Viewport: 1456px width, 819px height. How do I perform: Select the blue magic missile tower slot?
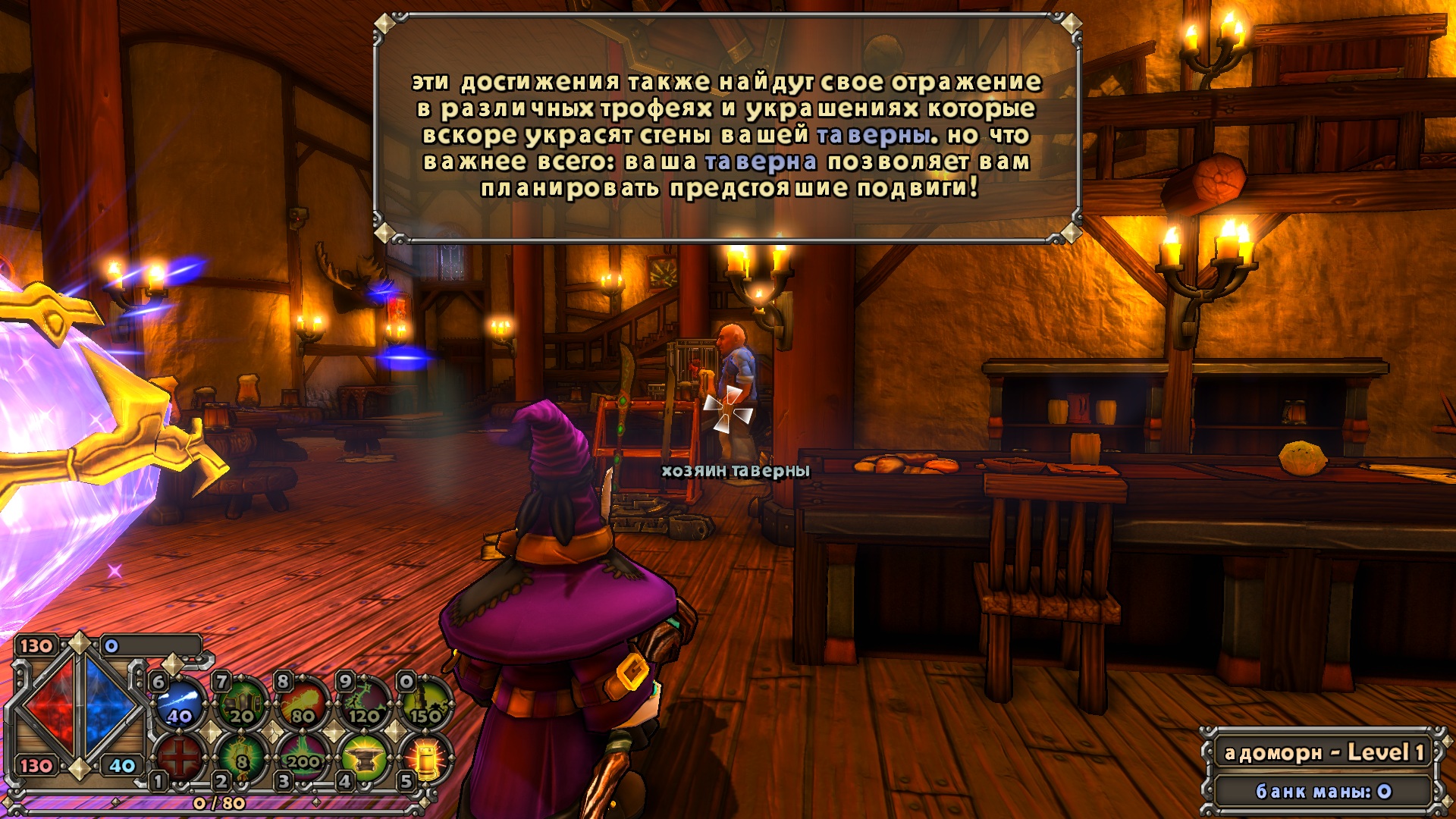(x=180, y=703)
